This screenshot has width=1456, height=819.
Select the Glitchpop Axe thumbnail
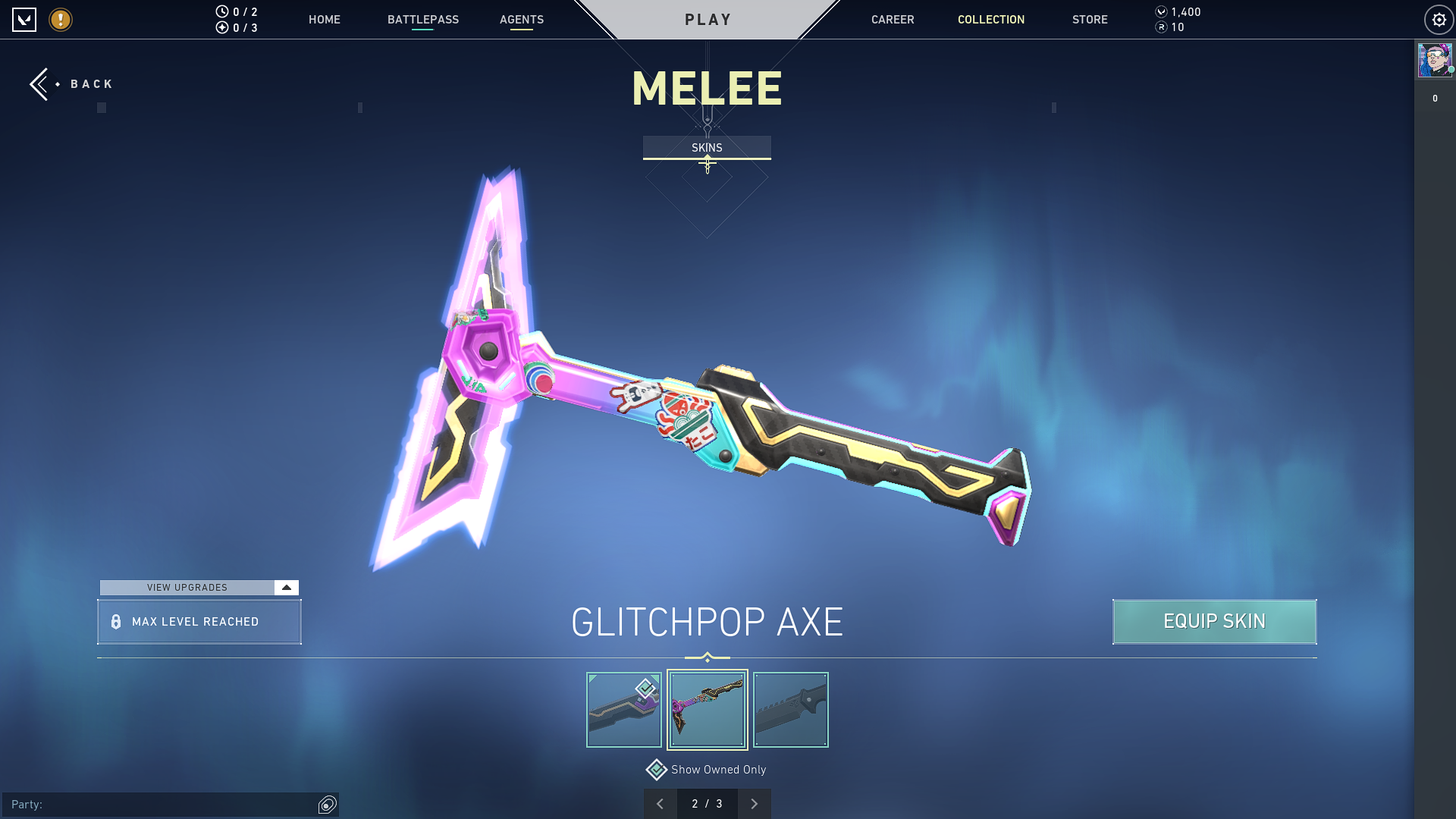pos(708,710)
